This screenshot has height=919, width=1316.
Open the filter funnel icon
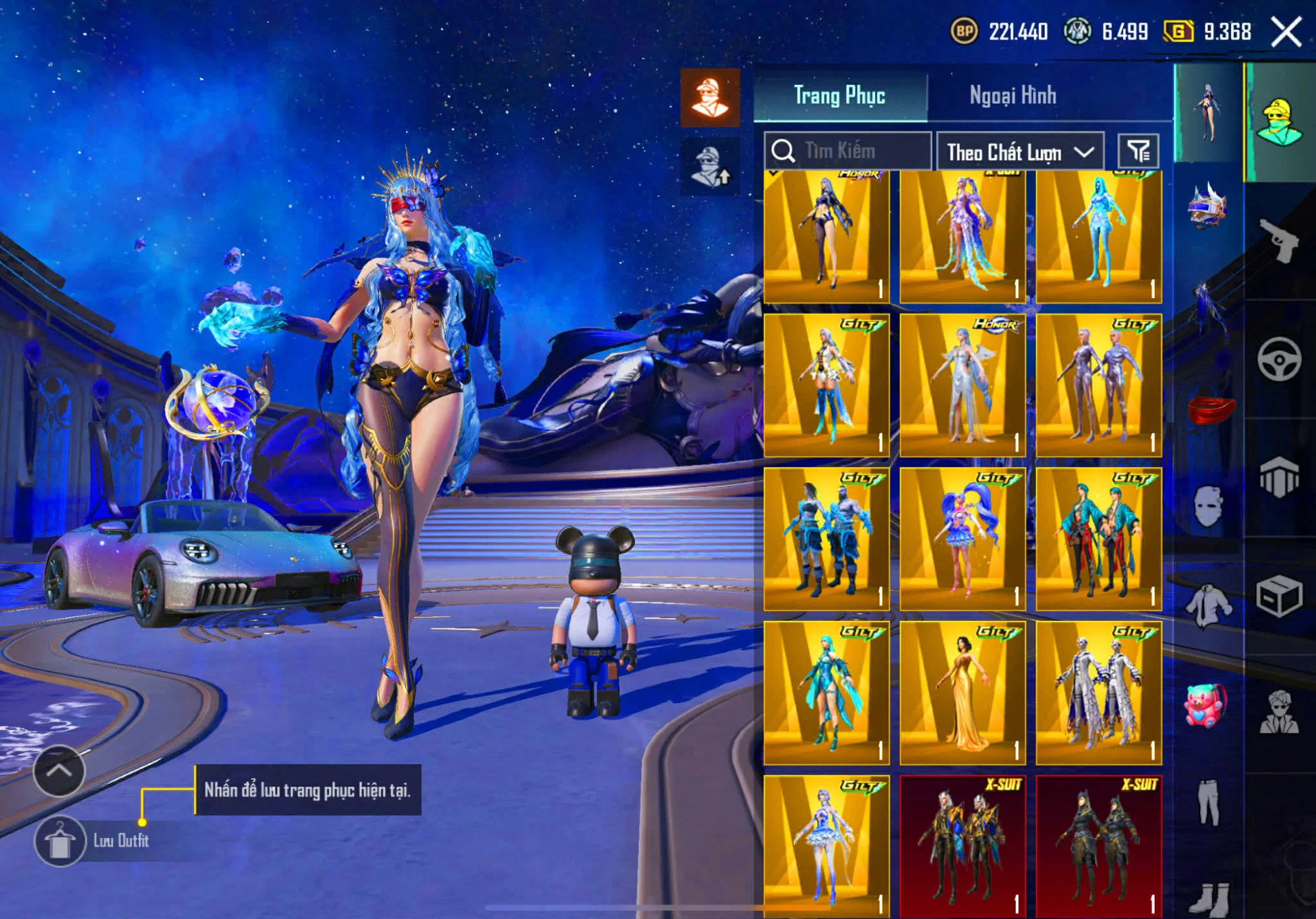(1144, 151)
